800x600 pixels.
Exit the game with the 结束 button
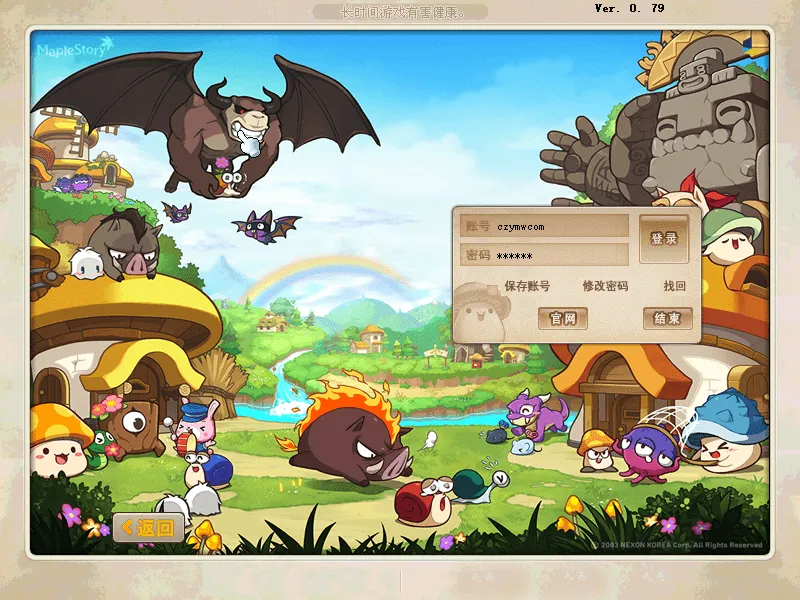667,318
